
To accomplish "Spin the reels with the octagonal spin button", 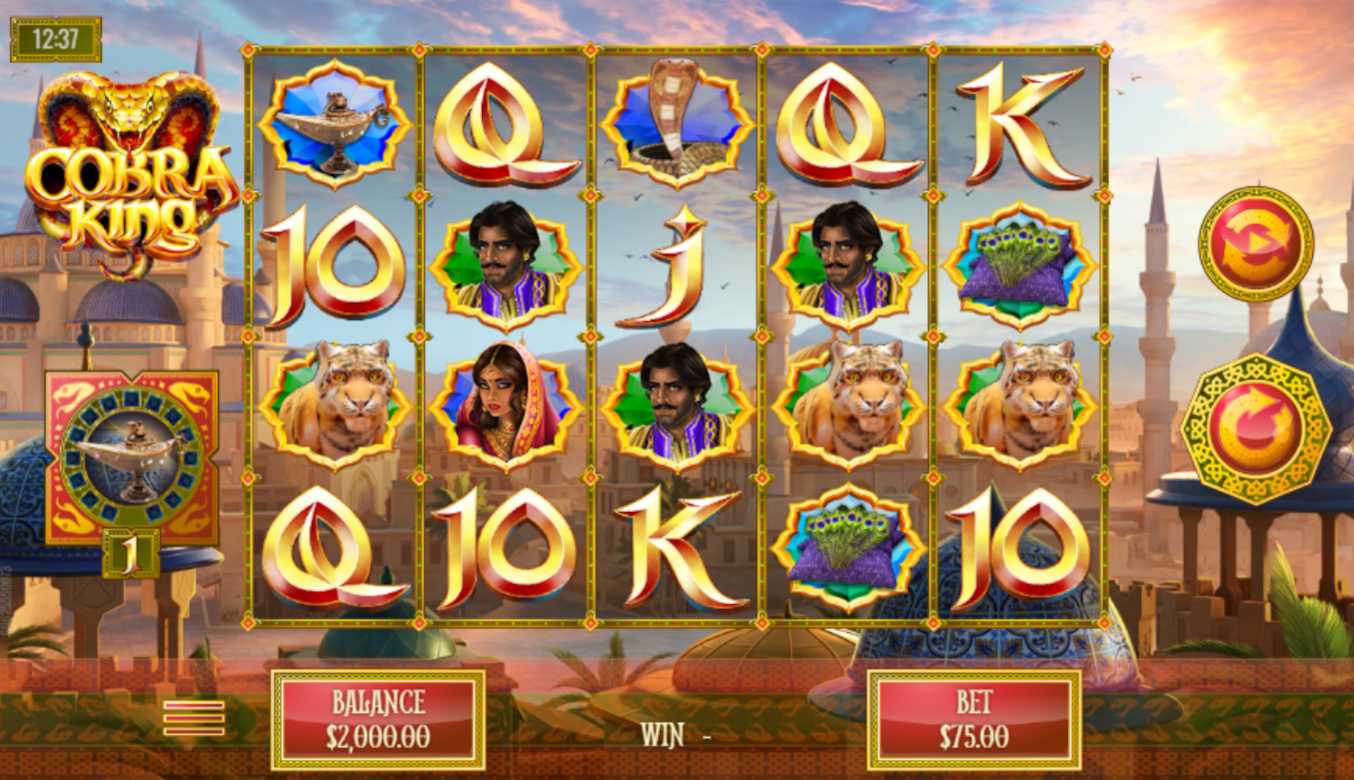I will (1256, 428).
